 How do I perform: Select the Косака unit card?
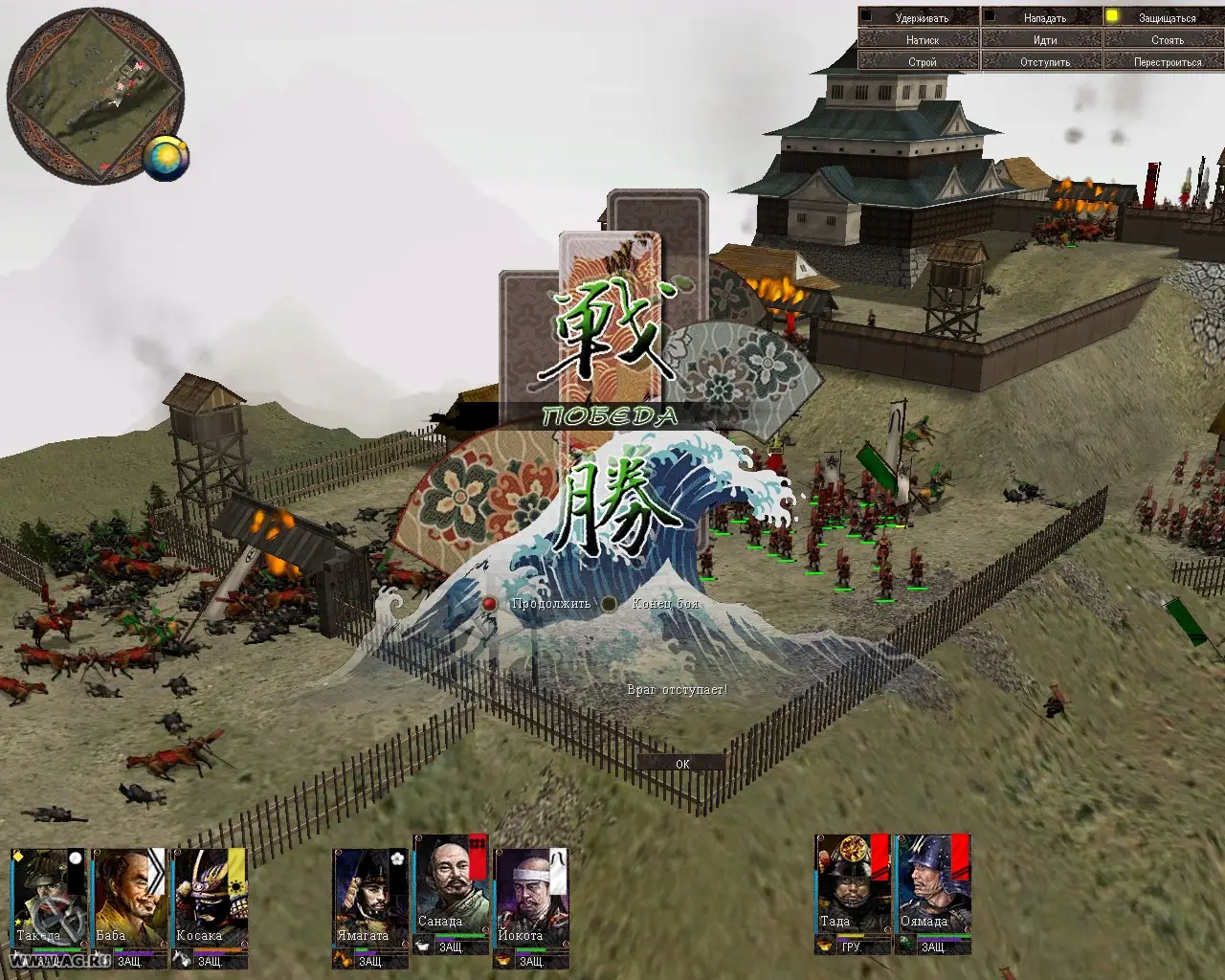210,898
